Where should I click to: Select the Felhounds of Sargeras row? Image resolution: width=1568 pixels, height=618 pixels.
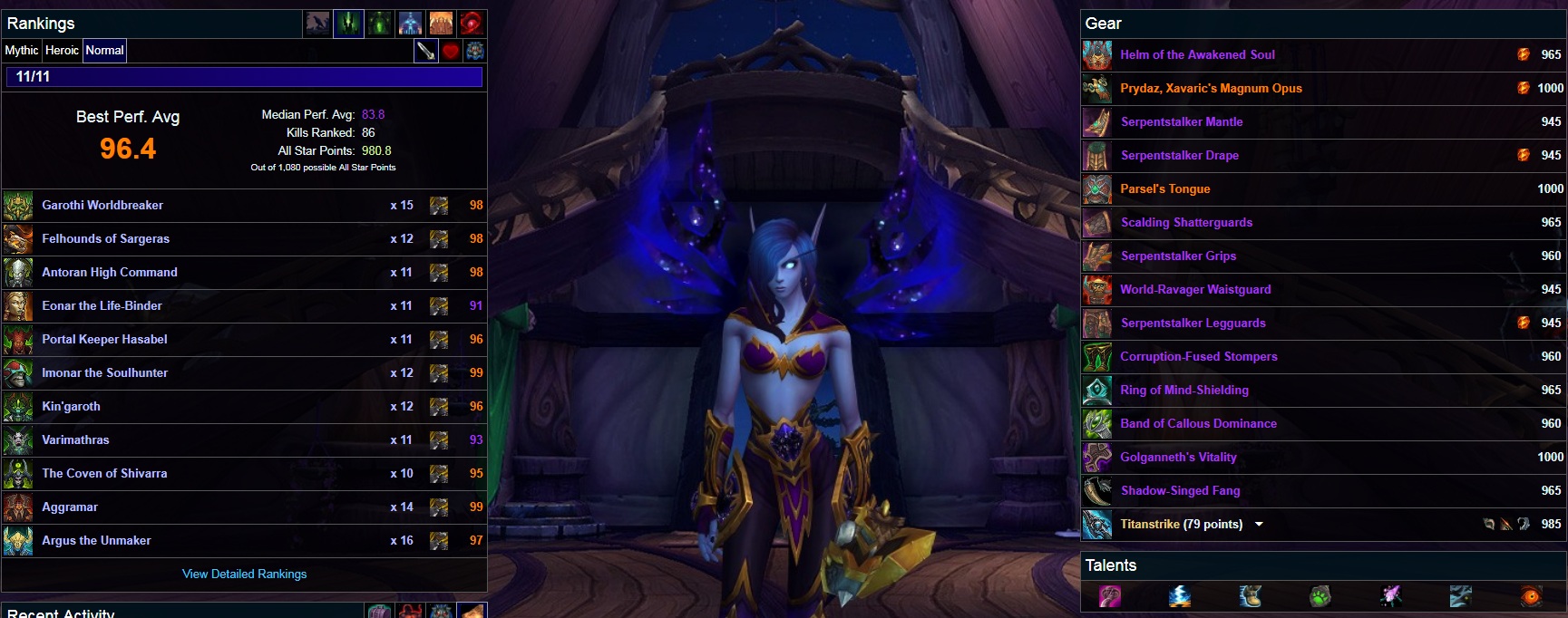[x=105, y=239]
